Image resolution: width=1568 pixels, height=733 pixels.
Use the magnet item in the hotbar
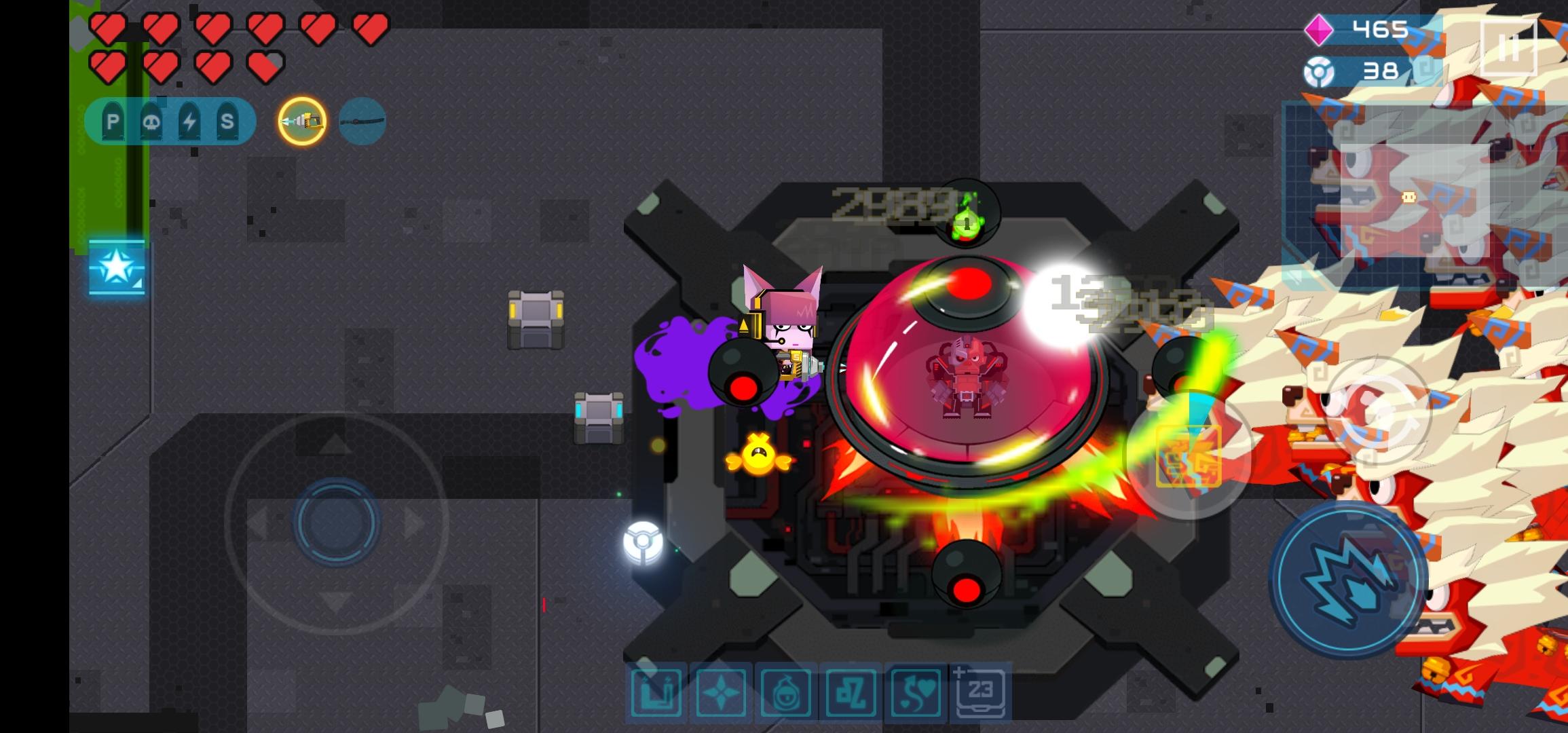(x=655, y=694)
